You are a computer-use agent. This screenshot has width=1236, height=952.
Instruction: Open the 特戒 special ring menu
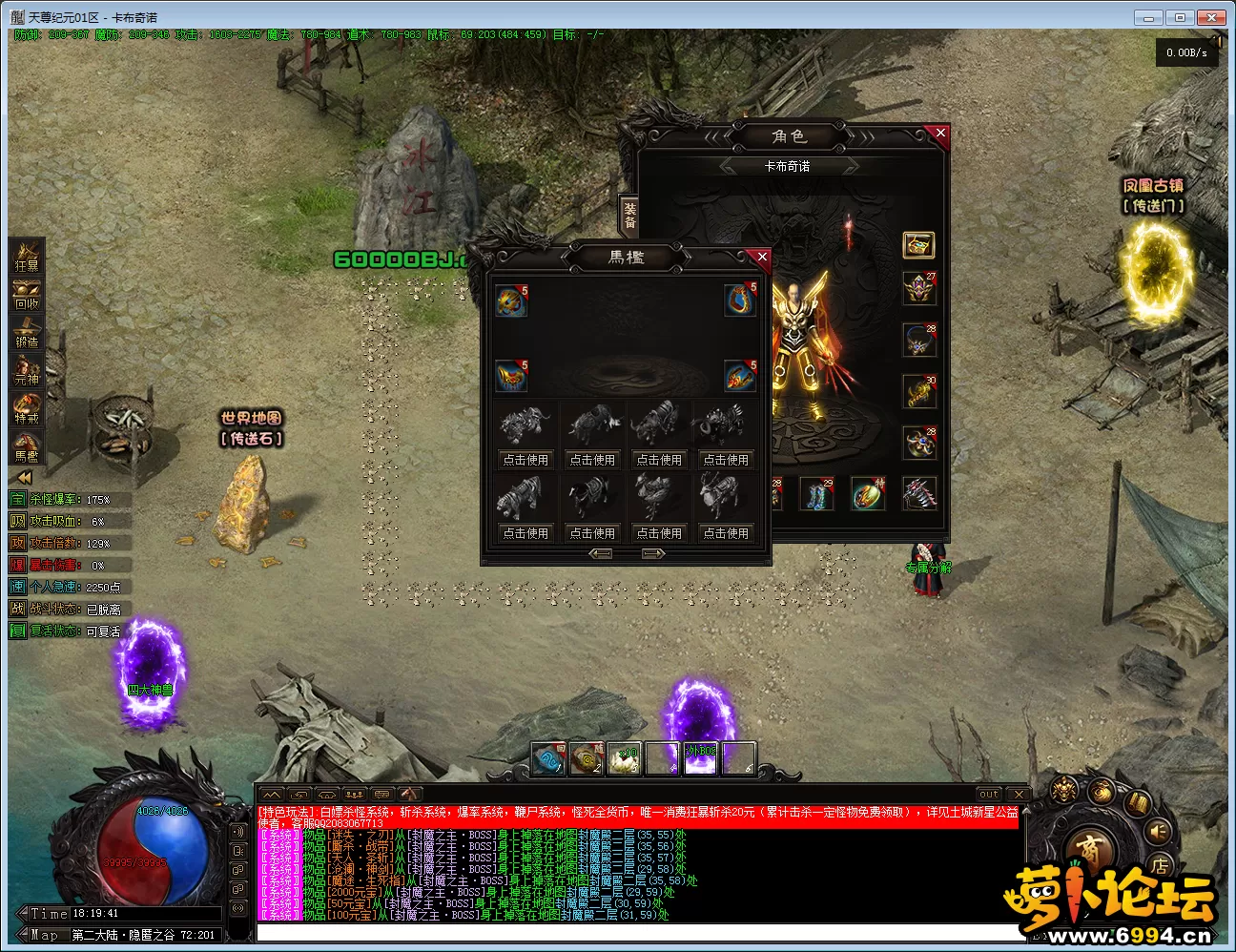point(27,409)
